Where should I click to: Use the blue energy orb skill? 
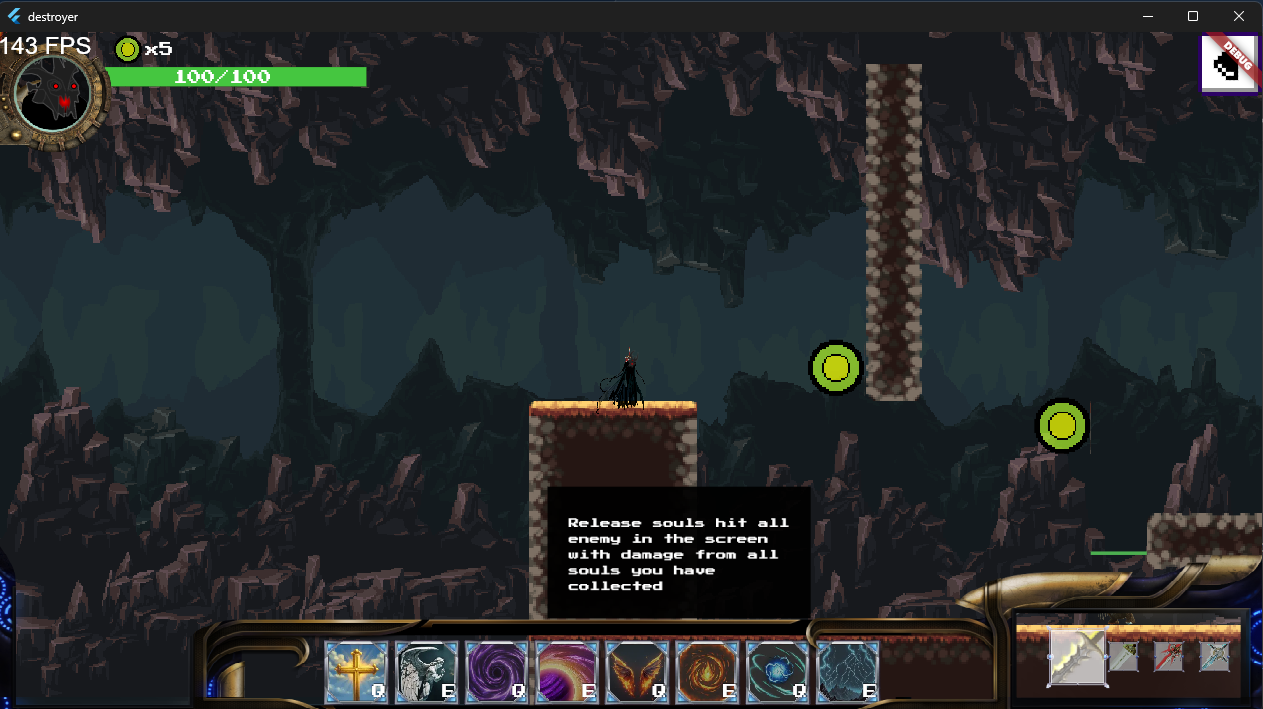coord(777,672)
